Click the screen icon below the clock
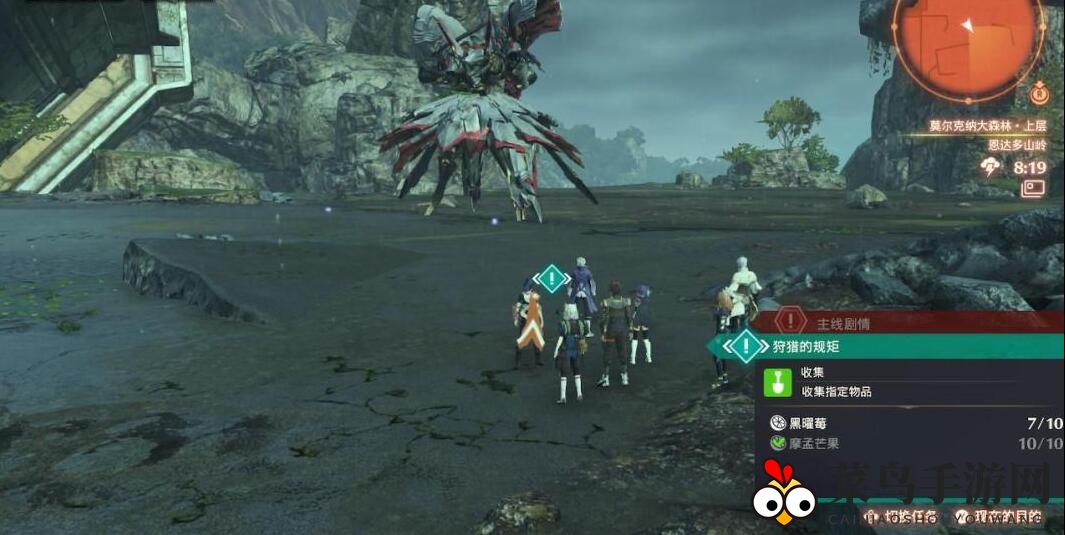 tap(1033, 188)
